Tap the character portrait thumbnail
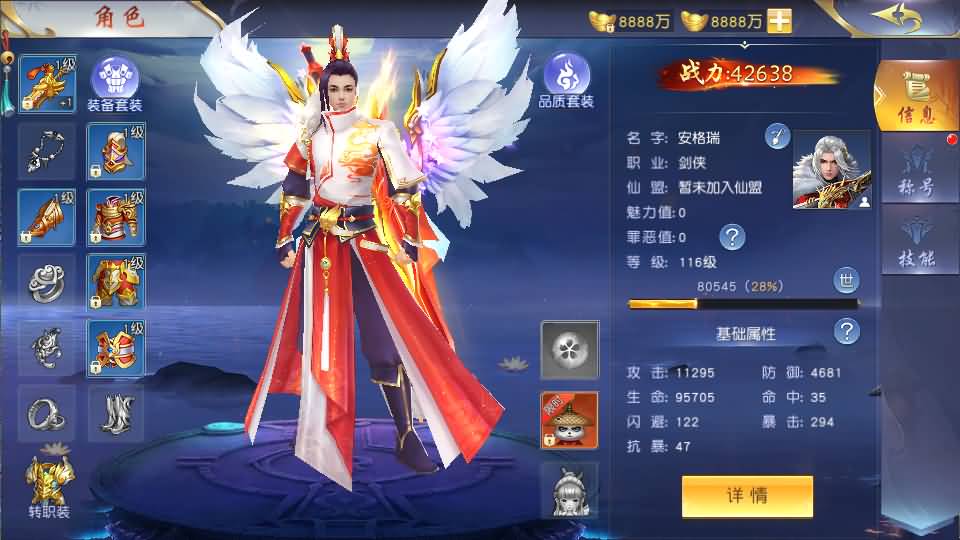Image resolution: width=960 pixels, height=540 pixels. pos(831,170)
